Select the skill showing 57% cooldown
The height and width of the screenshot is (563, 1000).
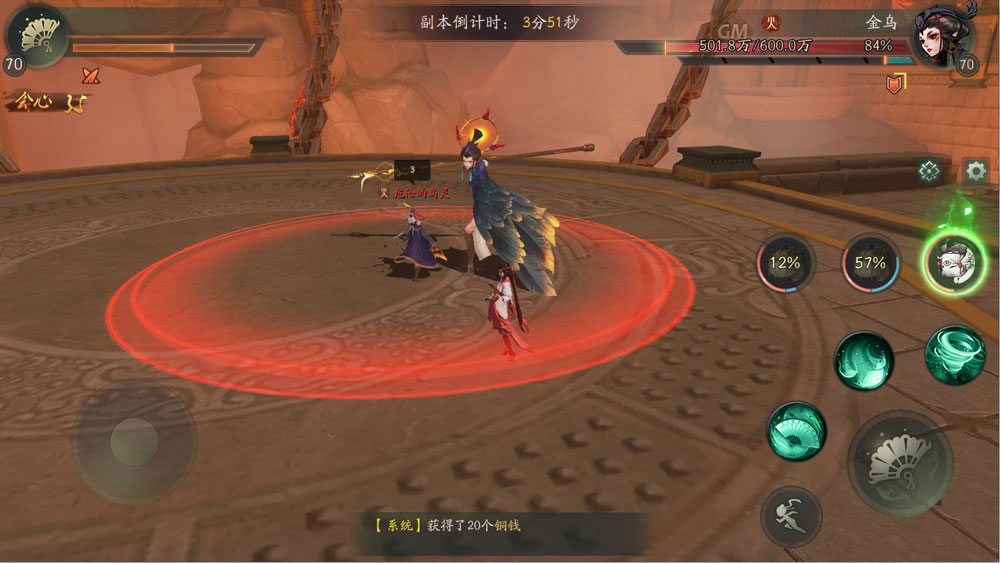tap(870, 264)
